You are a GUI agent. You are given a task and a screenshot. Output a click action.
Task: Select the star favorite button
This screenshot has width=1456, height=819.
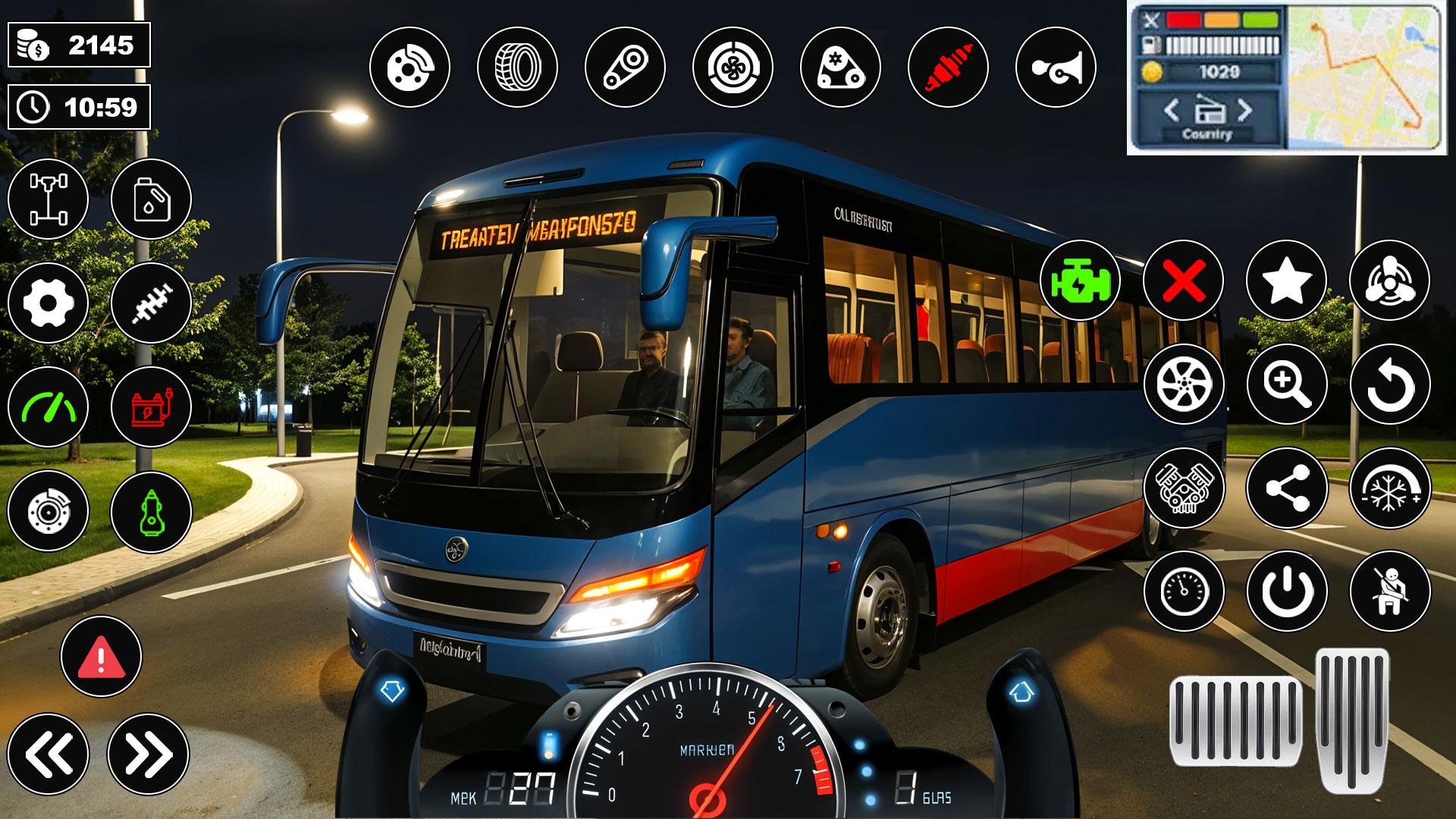click(1286, 281)
